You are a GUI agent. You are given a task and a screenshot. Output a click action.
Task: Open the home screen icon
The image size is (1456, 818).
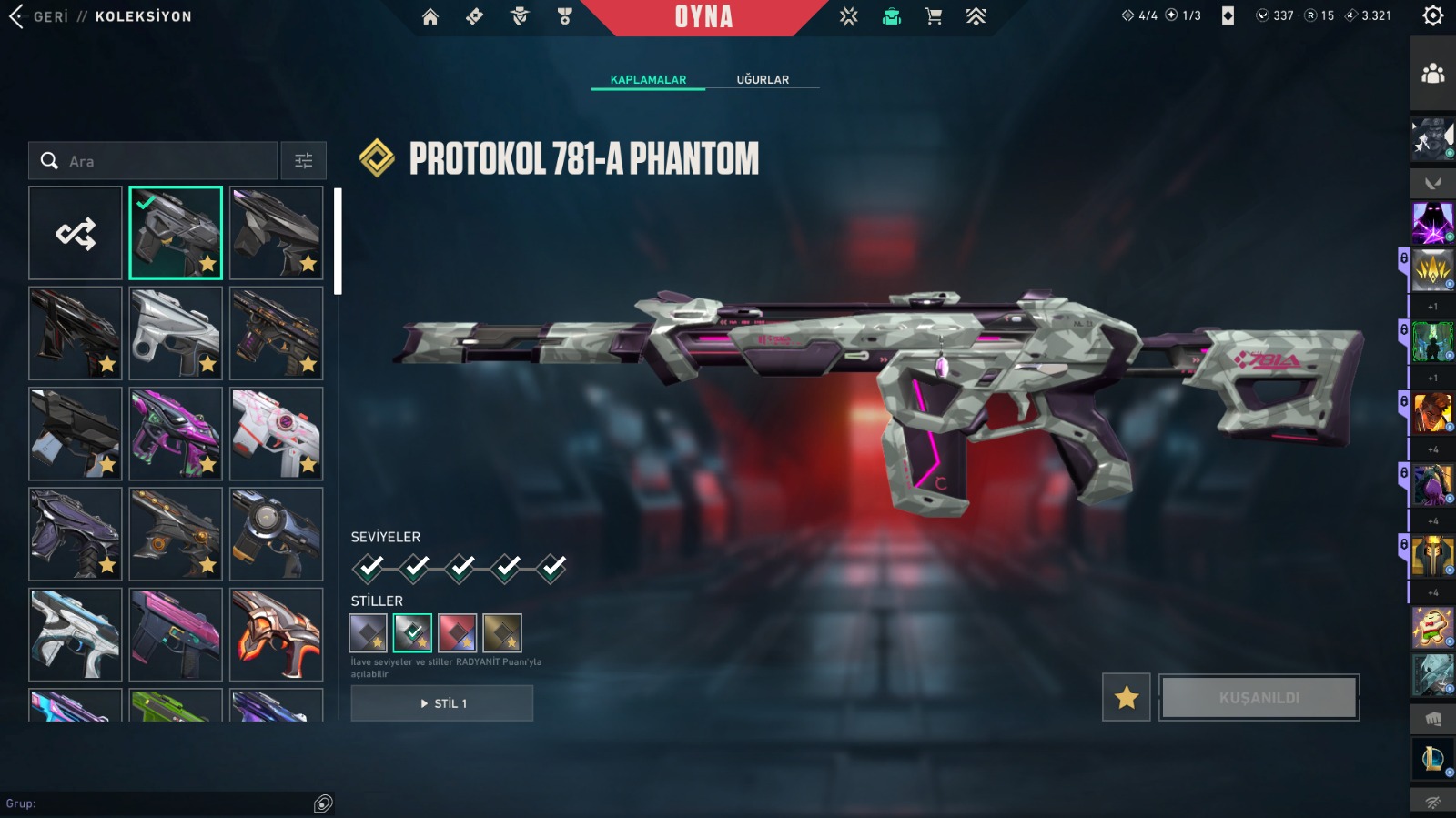pyautogui.click(x=430, y=16)
